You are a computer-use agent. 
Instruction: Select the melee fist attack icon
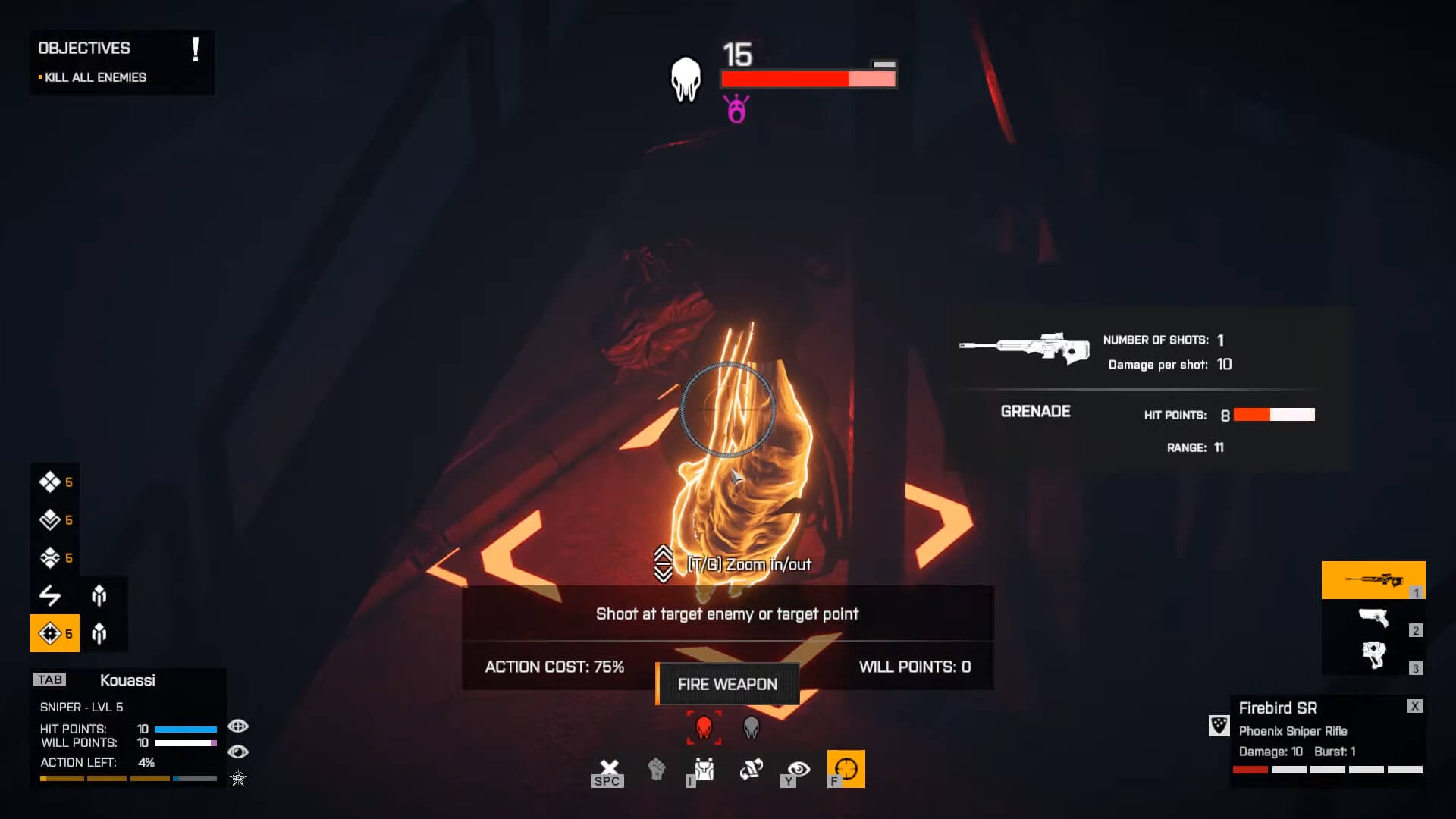(657, 770)
